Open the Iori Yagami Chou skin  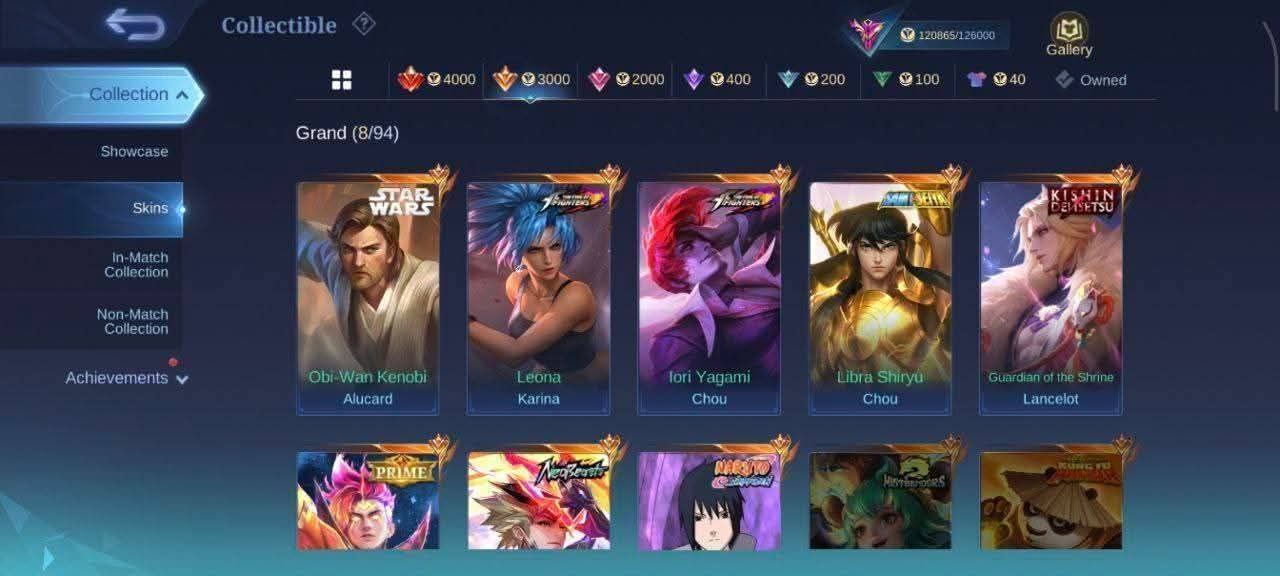tap(709, 297)
